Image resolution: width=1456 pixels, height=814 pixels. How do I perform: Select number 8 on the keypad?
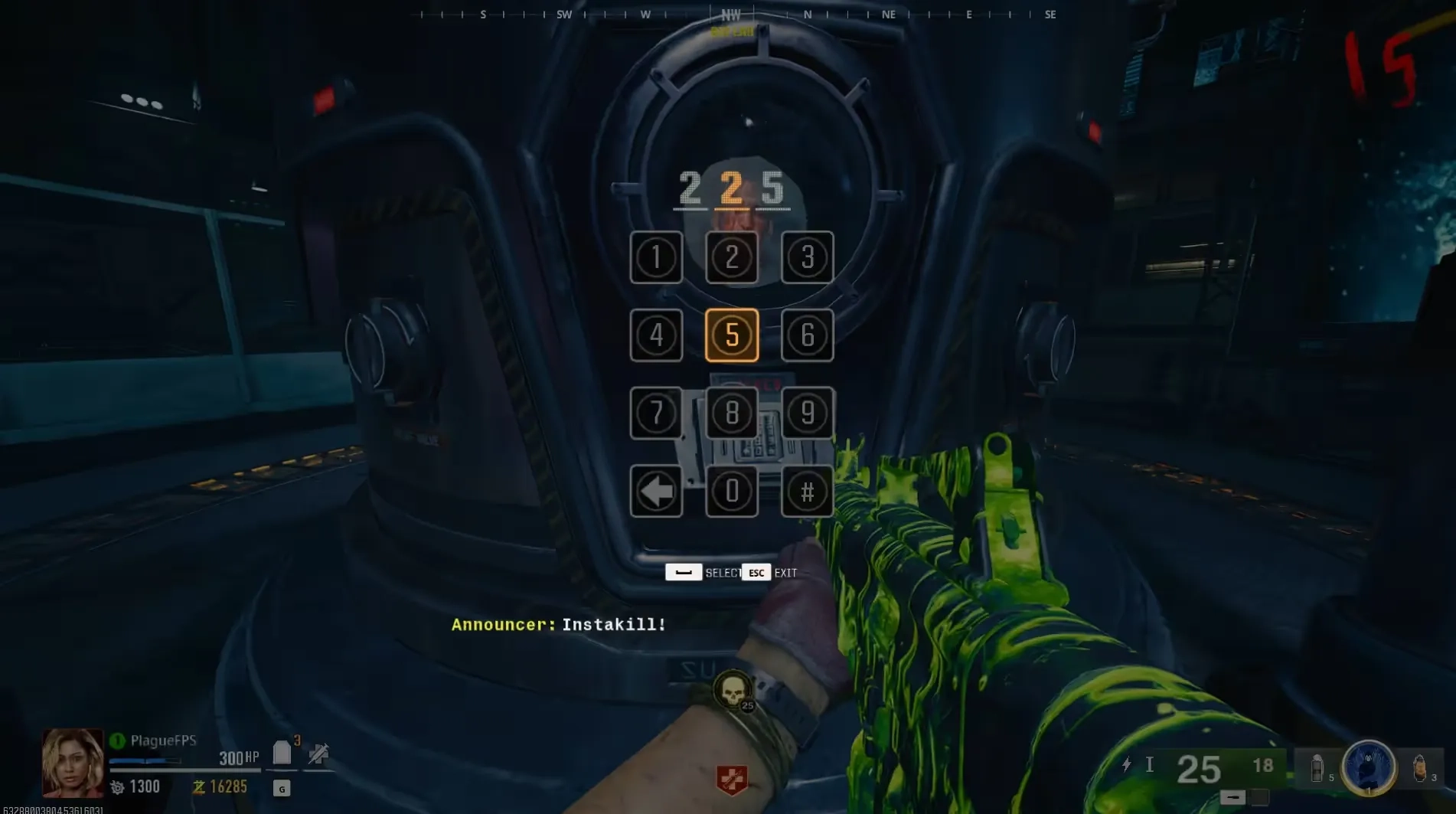732,414
